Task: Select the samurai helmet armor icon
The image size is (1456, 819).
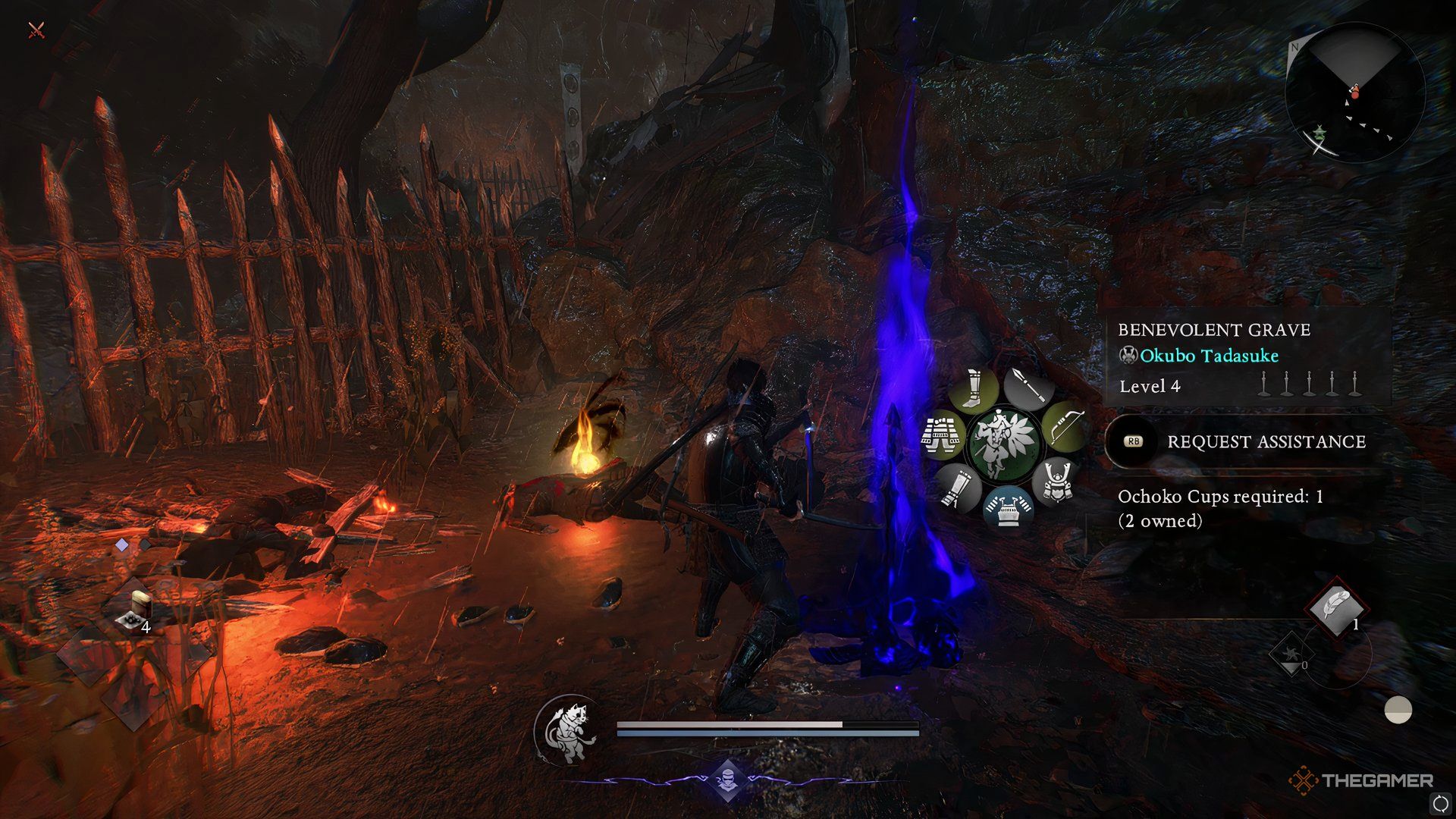Action: (x=1056, y=481)
